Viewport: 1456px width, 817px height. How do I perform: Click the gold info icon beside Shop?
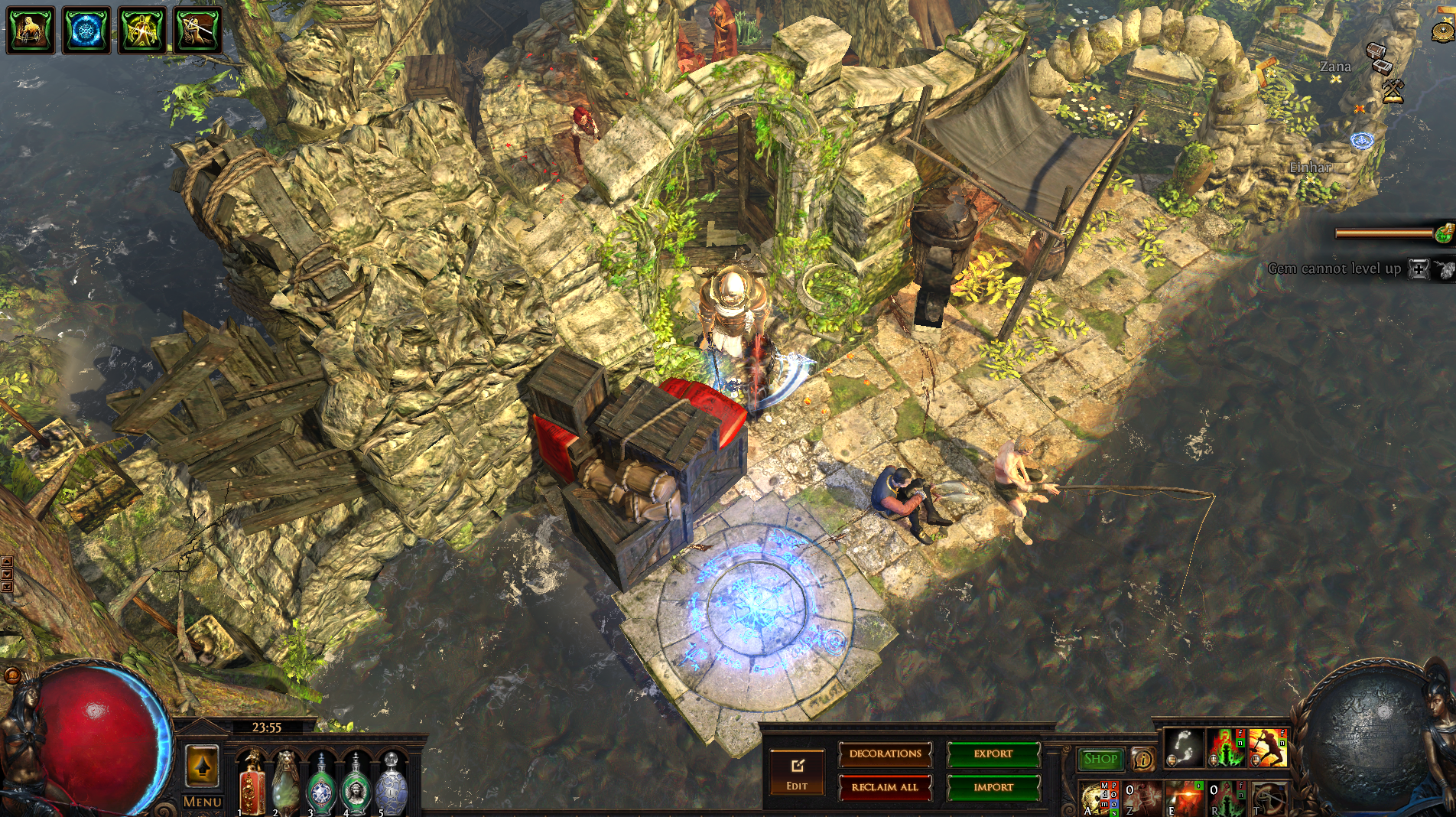[1142, 759]
